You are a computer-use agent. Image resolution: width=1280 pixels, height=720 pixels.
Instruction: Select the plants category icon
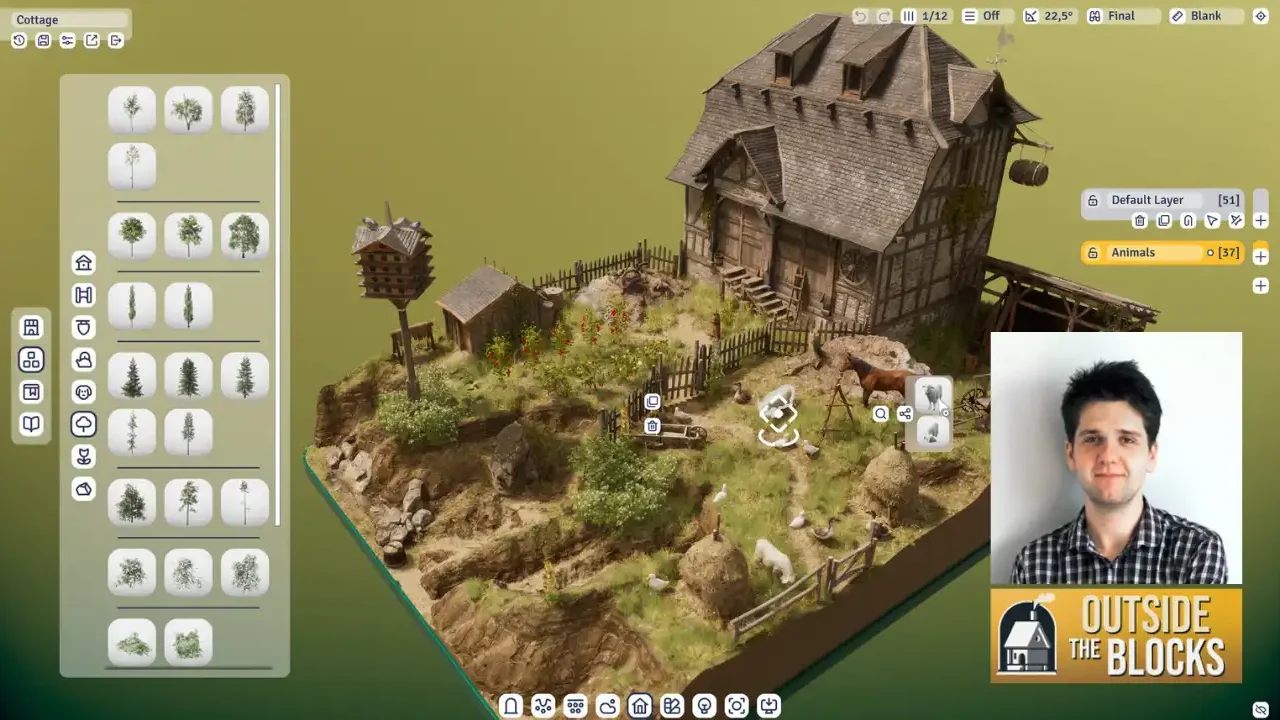pyautogui.click(x=83, y=456)
